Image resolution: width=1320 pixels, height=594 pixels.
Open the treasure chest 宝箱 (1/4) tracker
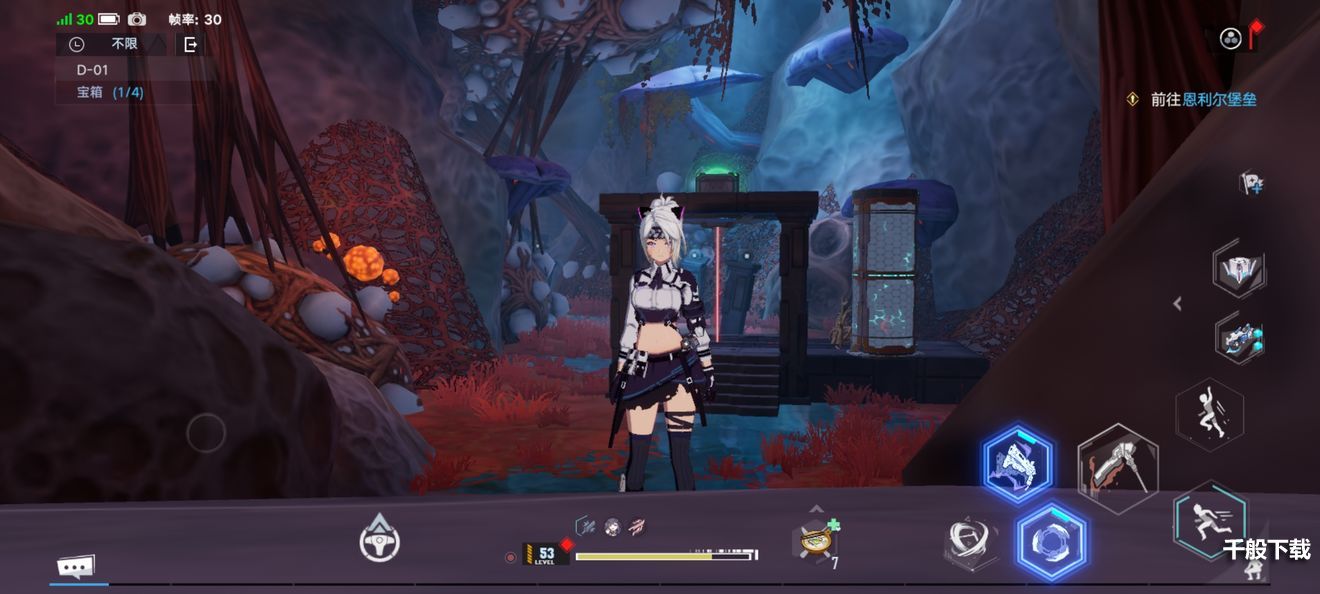(110, 92)
